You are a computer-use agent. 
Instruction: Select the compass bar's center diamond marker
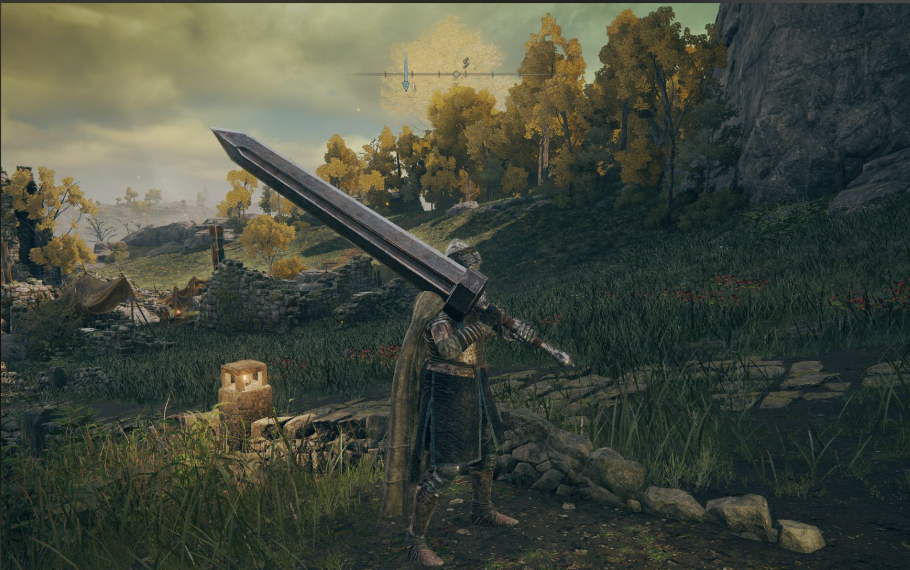coord(456,74)
